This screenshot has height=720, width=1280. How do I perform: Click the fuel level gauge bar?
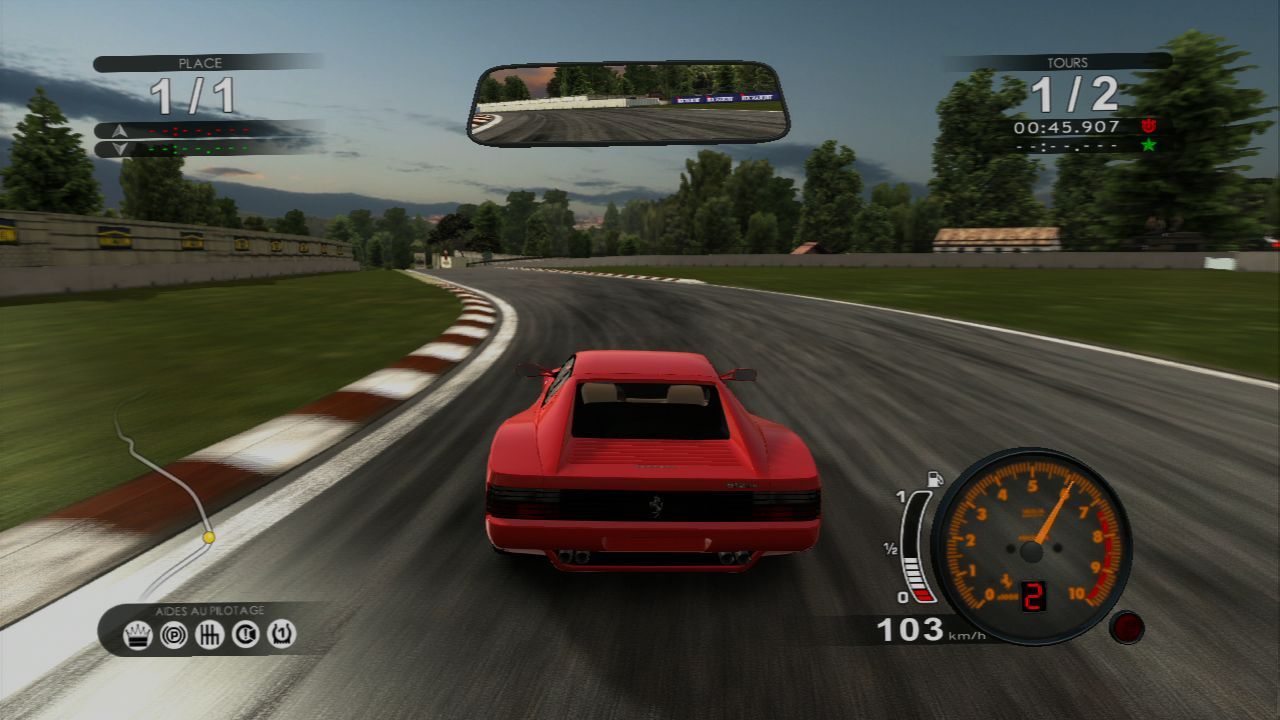click(917, 545)
